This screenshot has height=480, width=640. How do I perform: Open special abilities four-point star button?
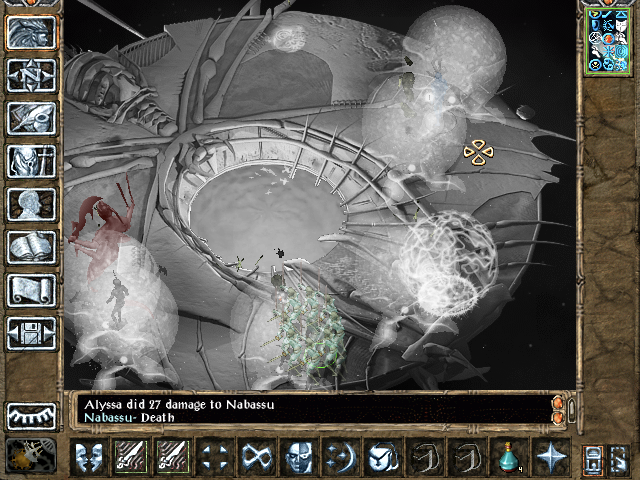(550, 457)
